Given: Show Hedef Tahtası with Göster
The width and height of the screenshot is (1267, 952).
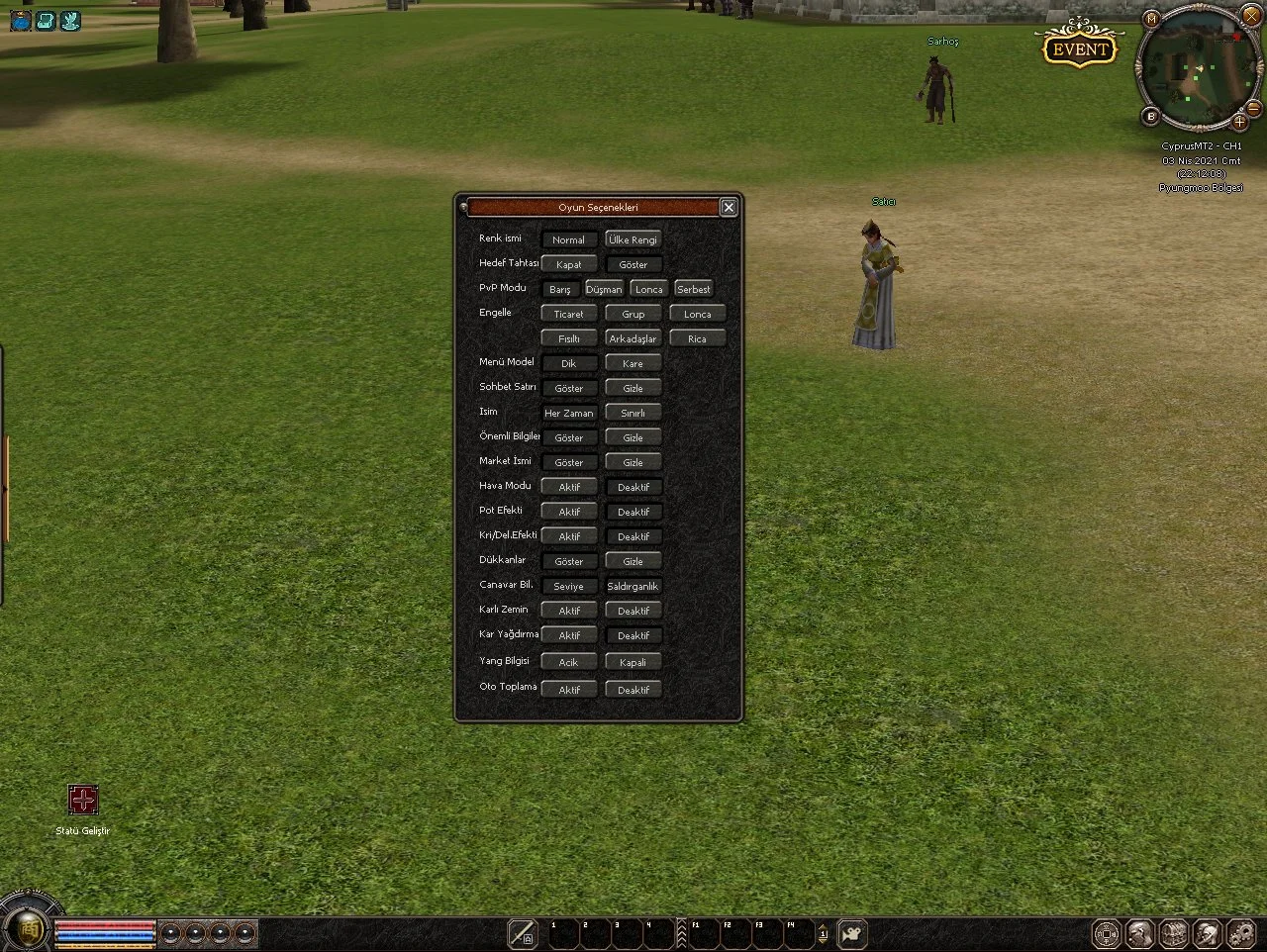Looking at the screenshot, I should click(633, 264).
